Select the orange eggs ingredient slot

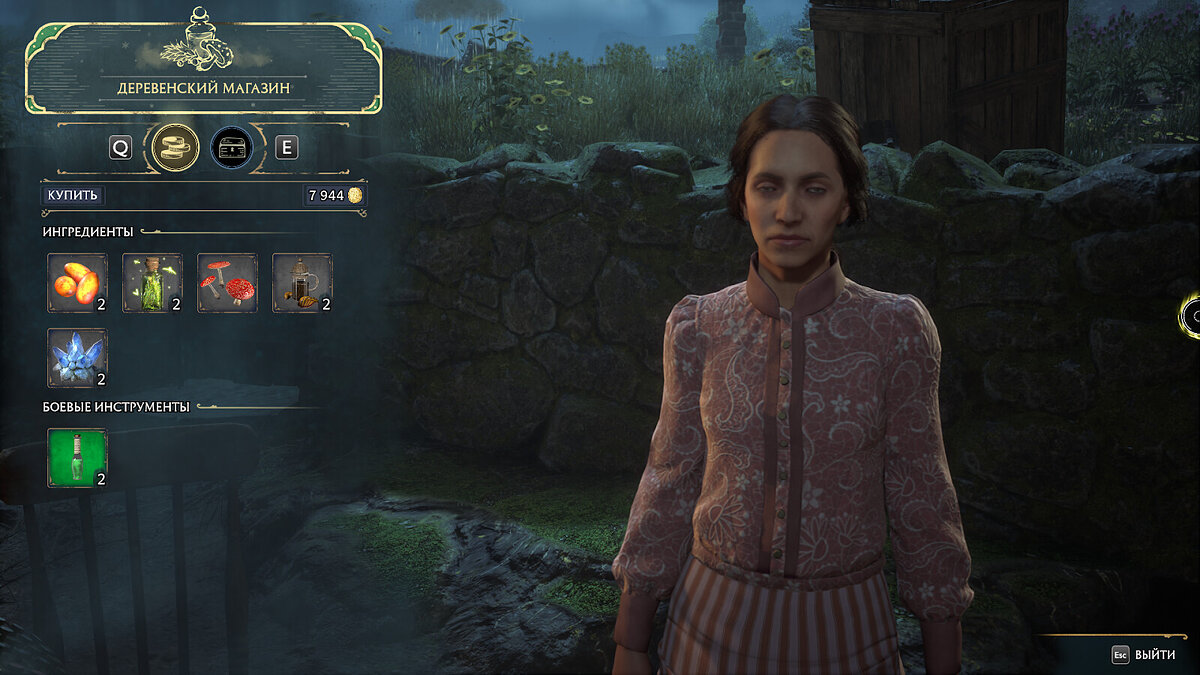click(x=77, y=283)
